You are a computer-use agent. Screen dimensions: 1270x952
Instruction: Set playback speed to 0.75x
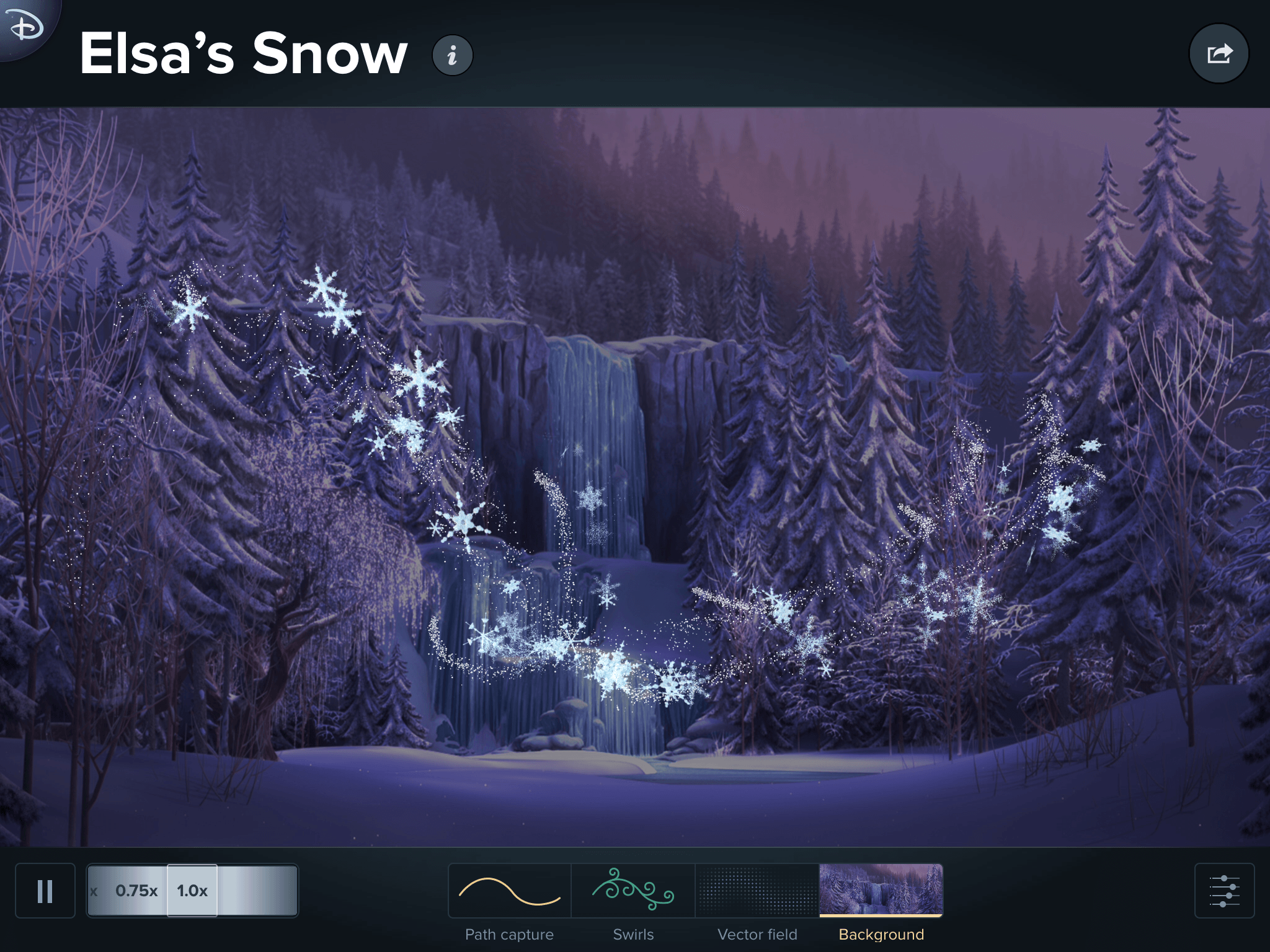pos(136,891)
